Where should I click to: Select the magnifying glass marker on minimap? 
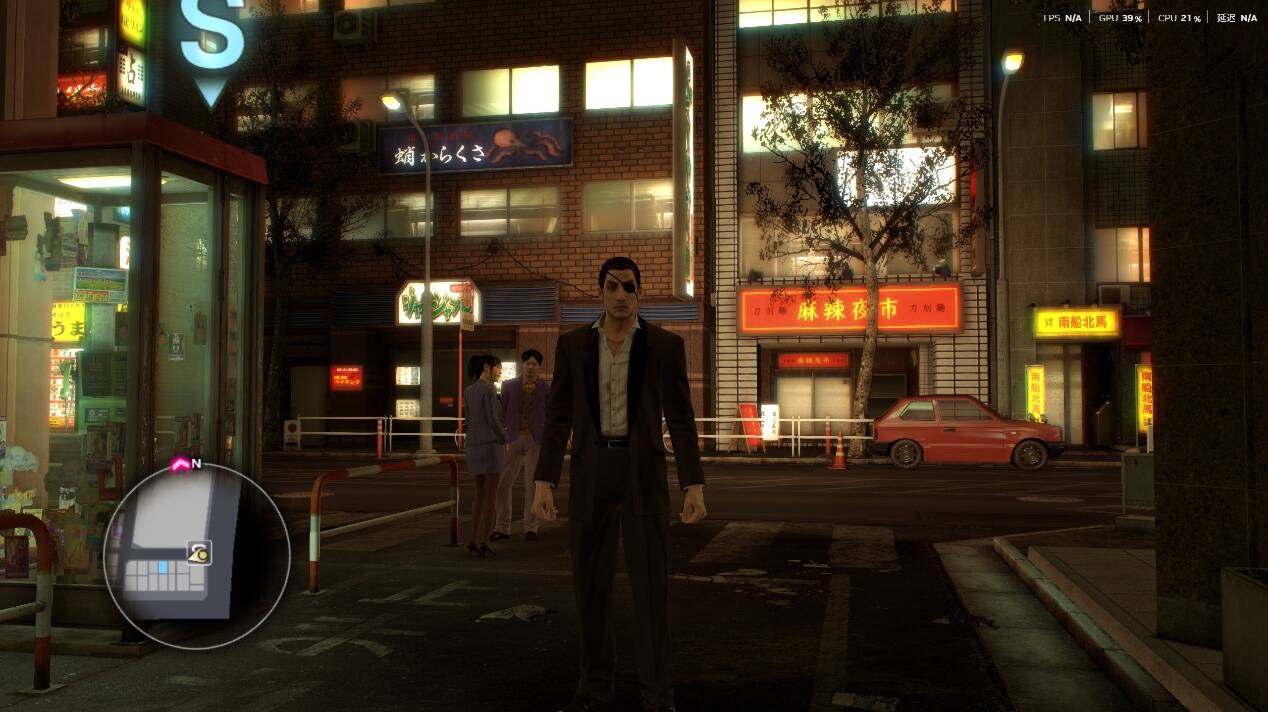(x=197, y=549)
